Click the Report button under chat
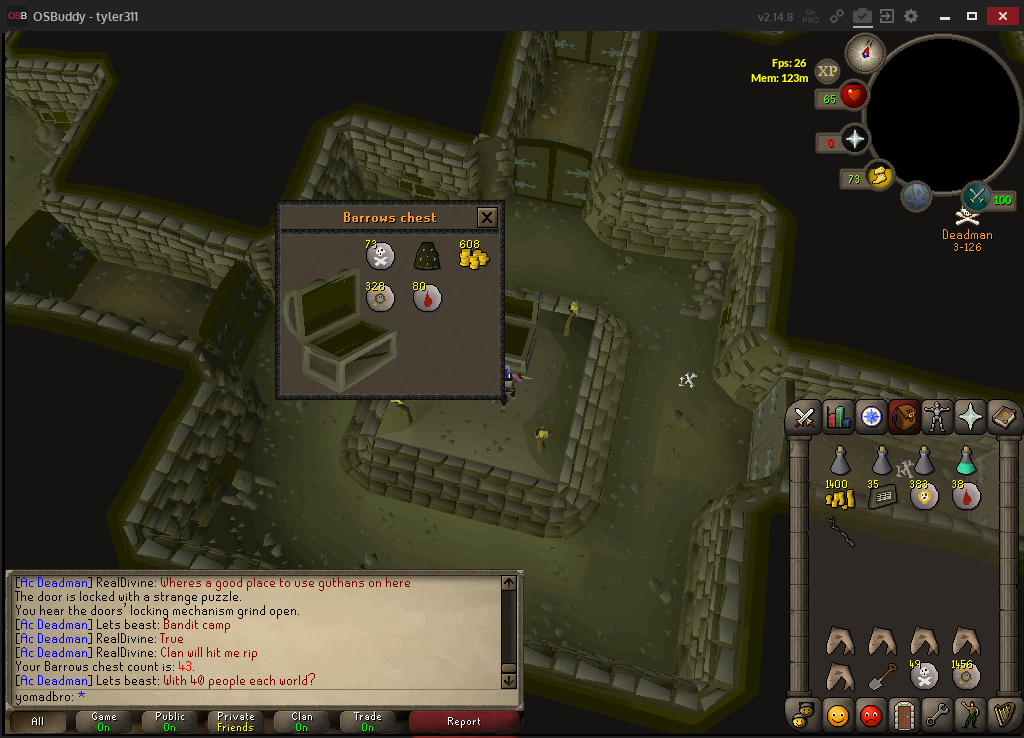1024x738 pixels. [464, 721]
